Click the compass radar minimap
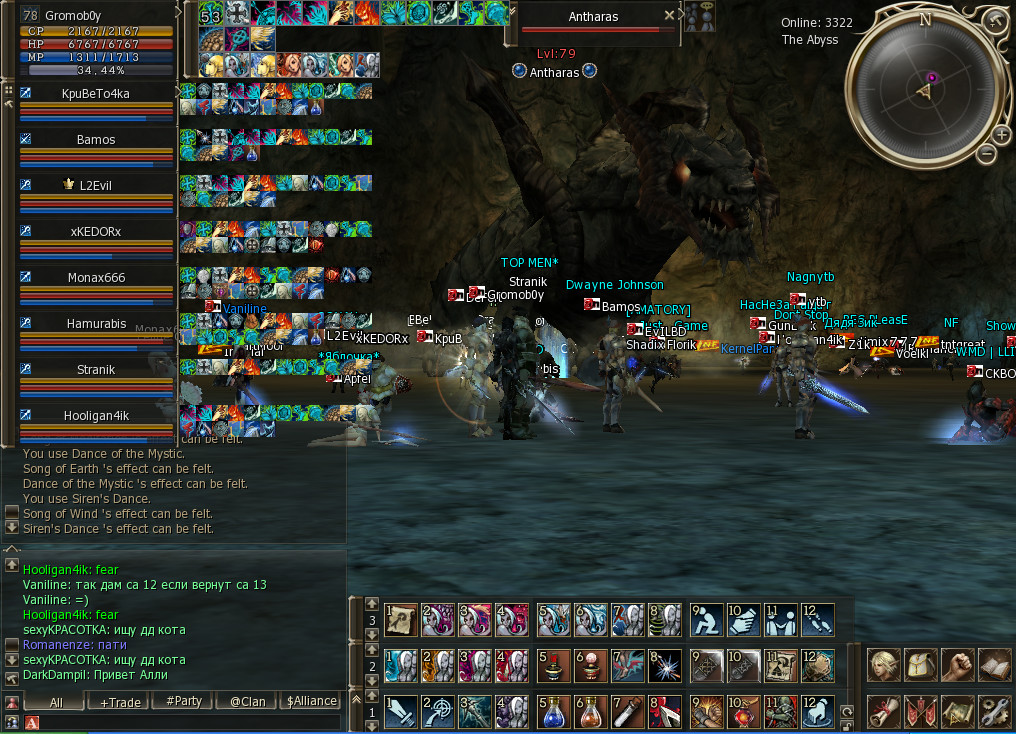 pos(924,90)
